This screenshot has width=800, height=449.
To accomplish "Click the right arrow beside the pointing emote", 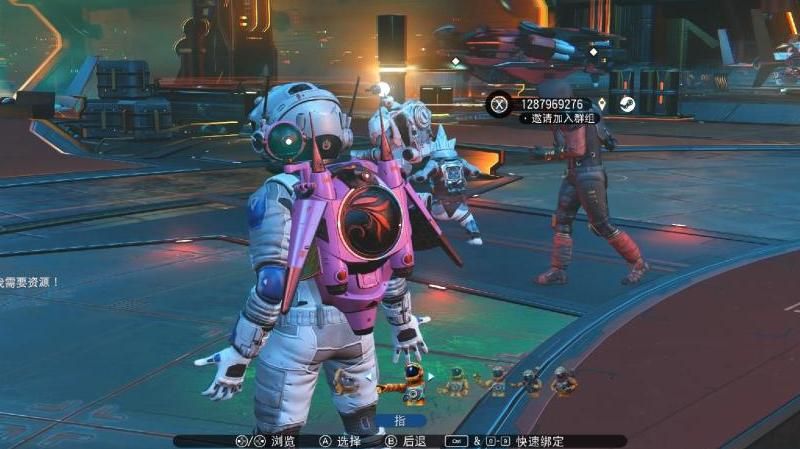I will click(432, 377).
